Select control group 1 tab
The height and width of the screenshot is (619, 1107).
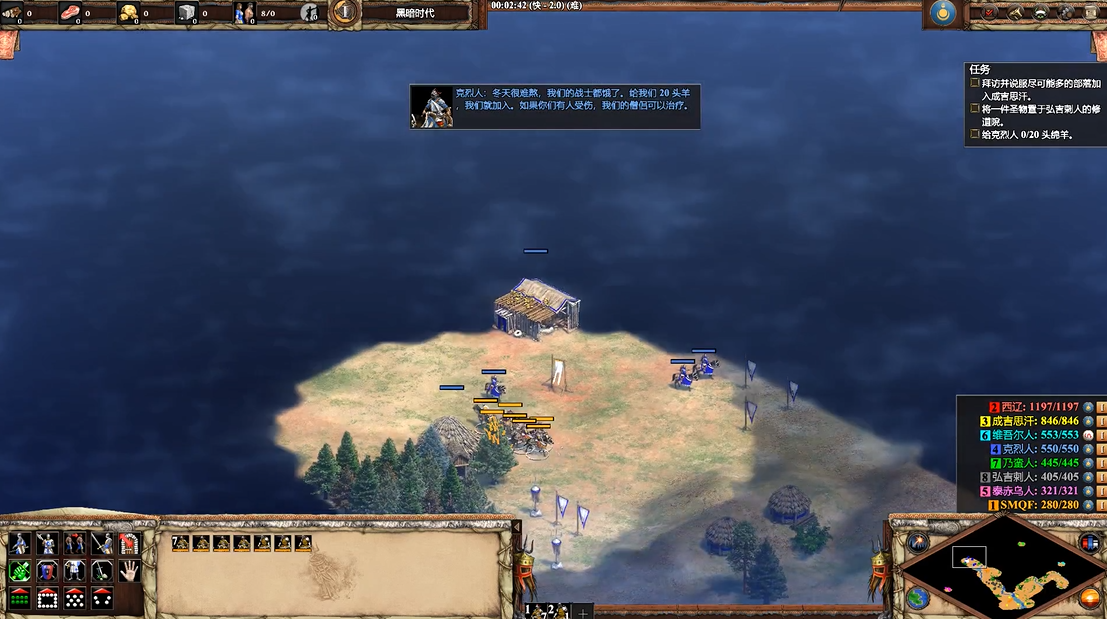533,610
